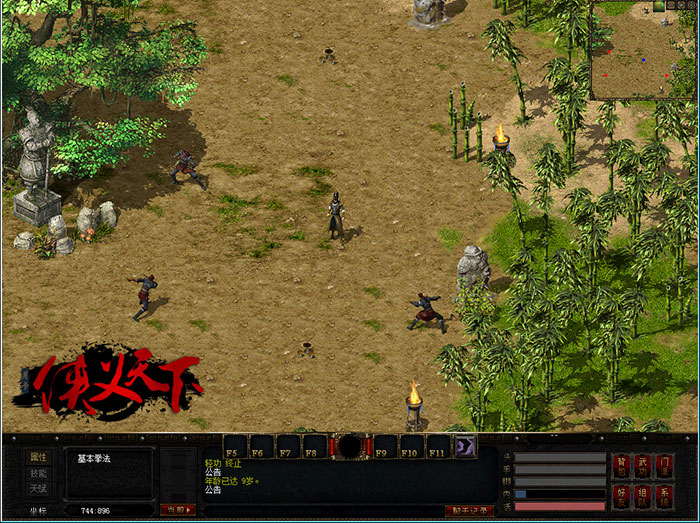
Task: Select the F8 hotkey slot
Action: (313, 446)
